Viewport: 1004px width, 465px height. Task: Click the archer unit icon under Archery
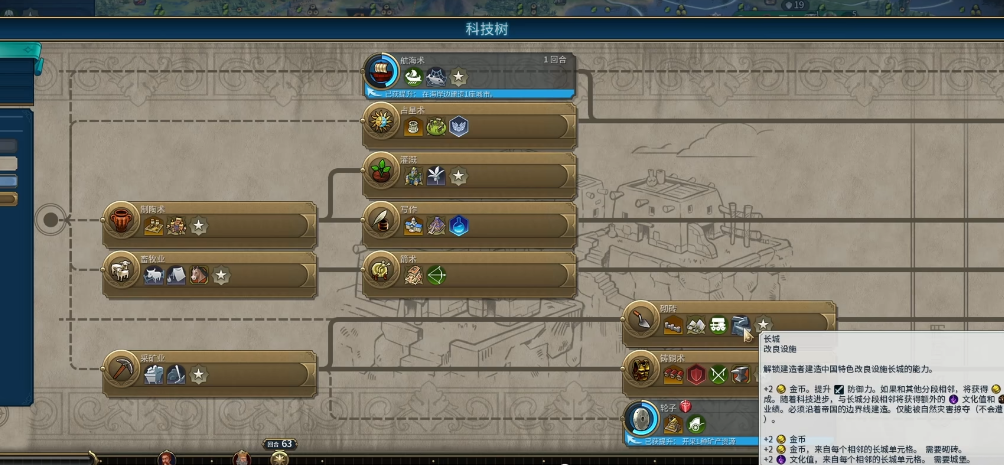(436, 275)
